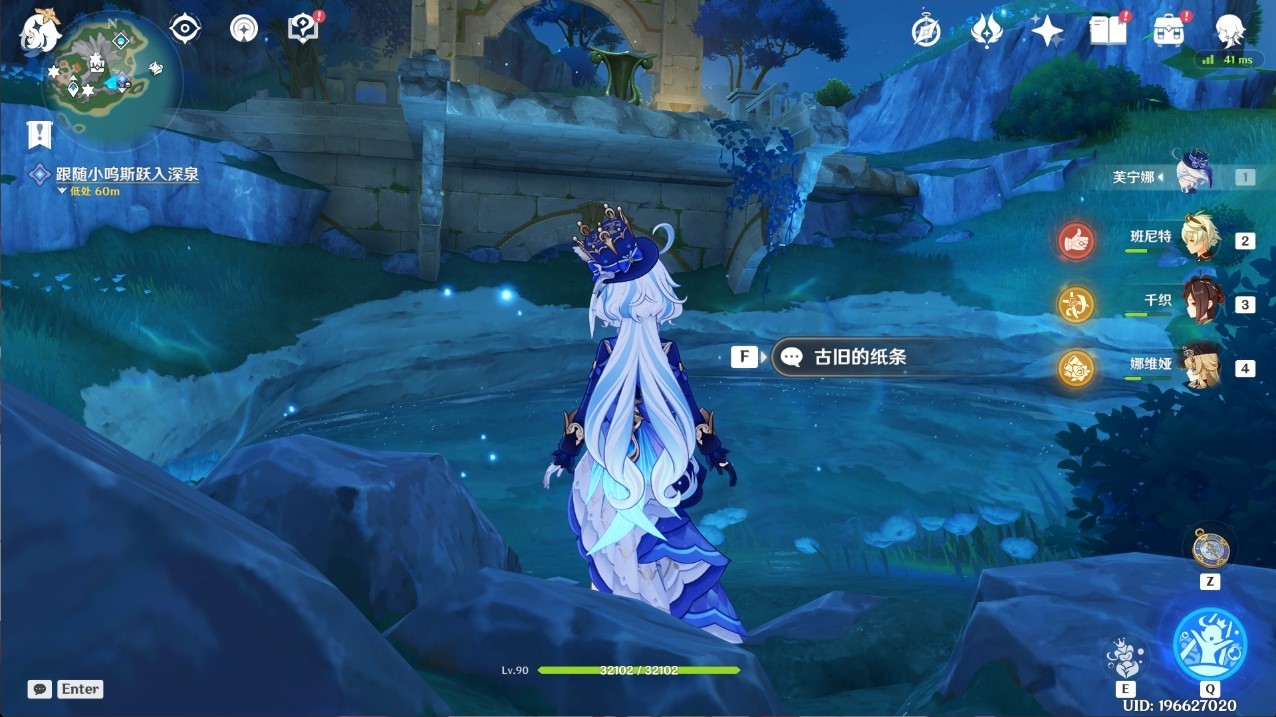
Task: Open the four-point star events icon
Action: coord(1046,31)
